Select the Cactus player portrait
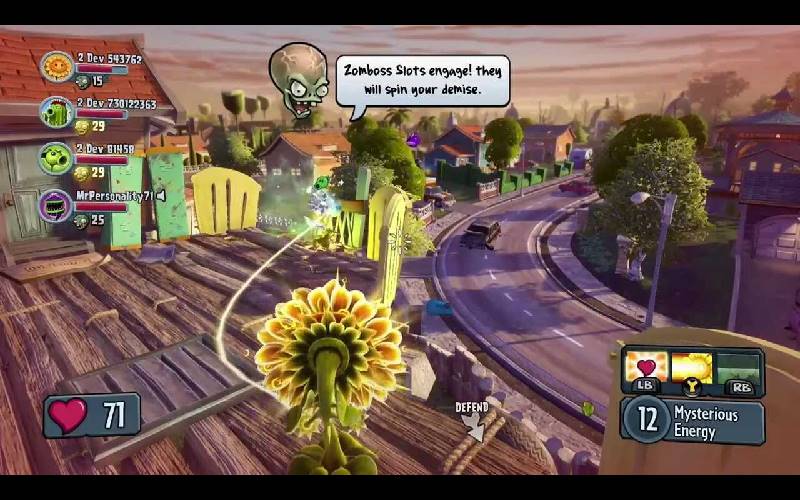 (x=57, y=112)
